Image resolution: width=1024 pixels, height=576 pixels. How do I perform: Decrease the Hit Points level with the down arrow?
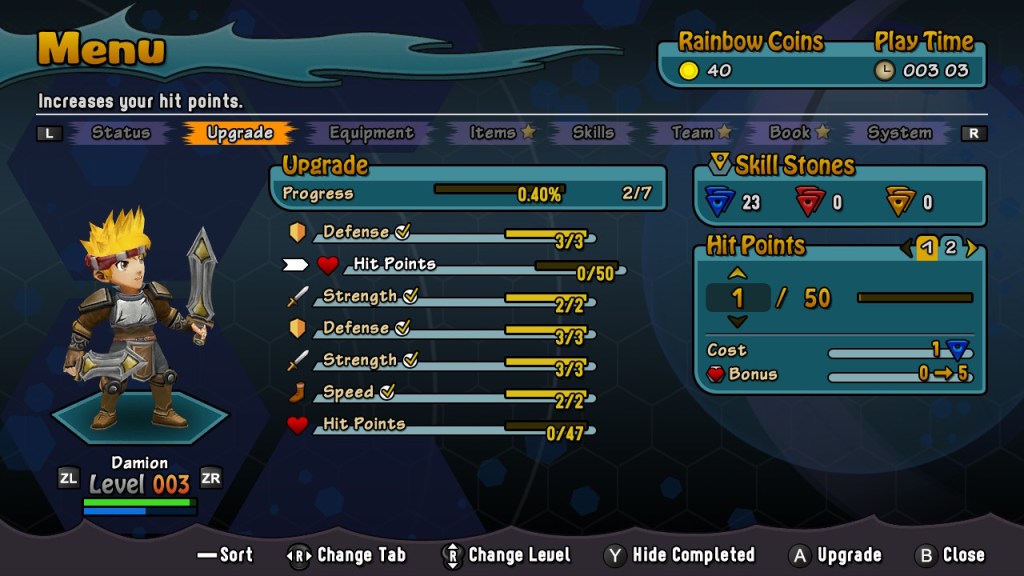737,321
